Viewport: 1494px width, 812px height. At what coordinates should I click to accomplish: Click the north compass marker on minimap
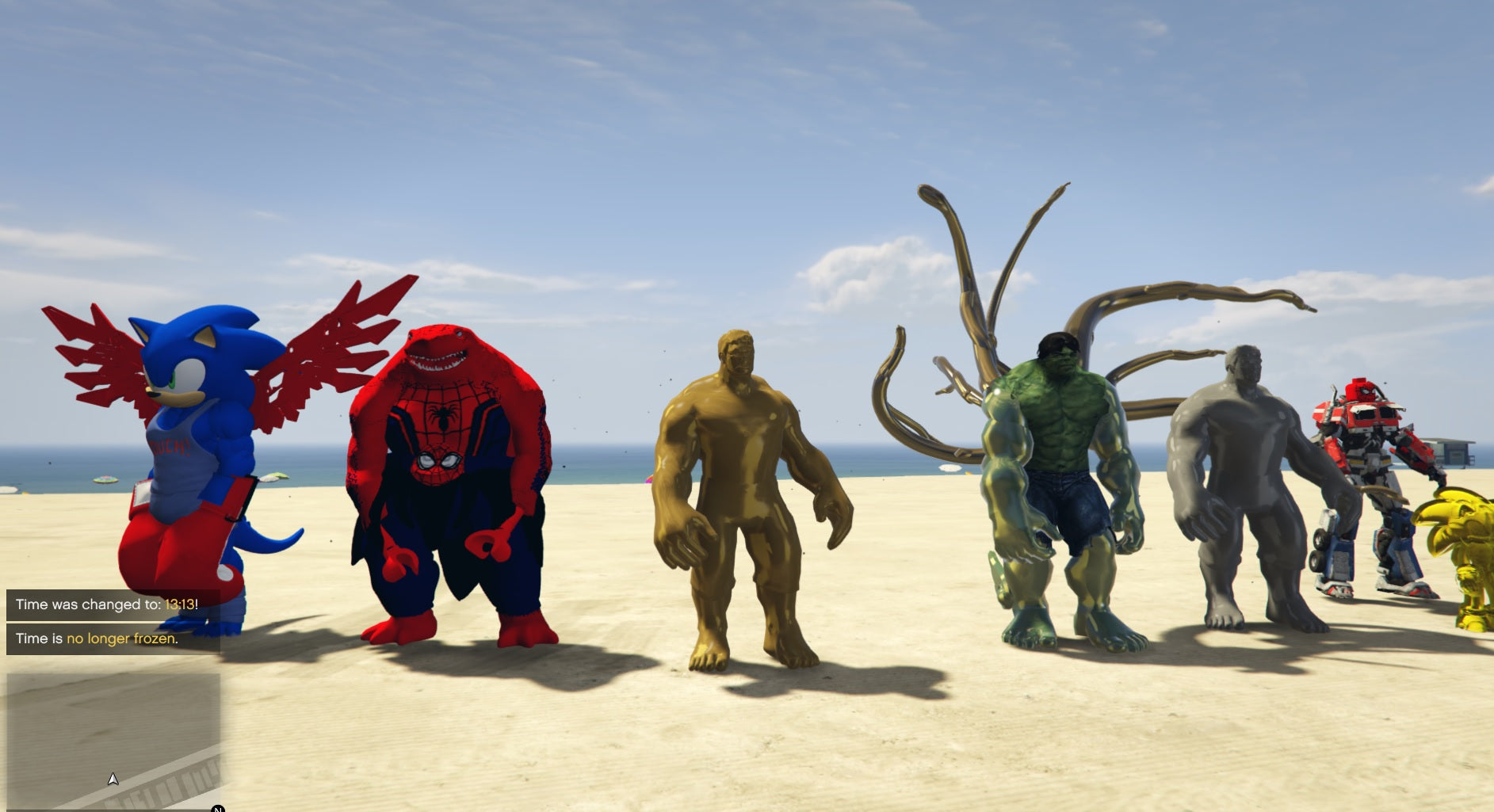point(218,808)
